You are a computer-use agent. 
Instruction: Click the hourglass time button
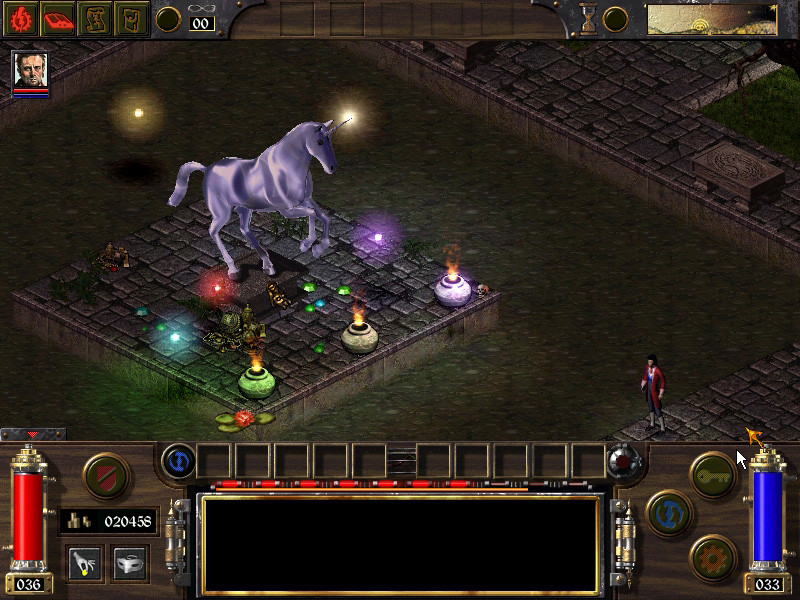pyautogui.click(x=588, y=19)
